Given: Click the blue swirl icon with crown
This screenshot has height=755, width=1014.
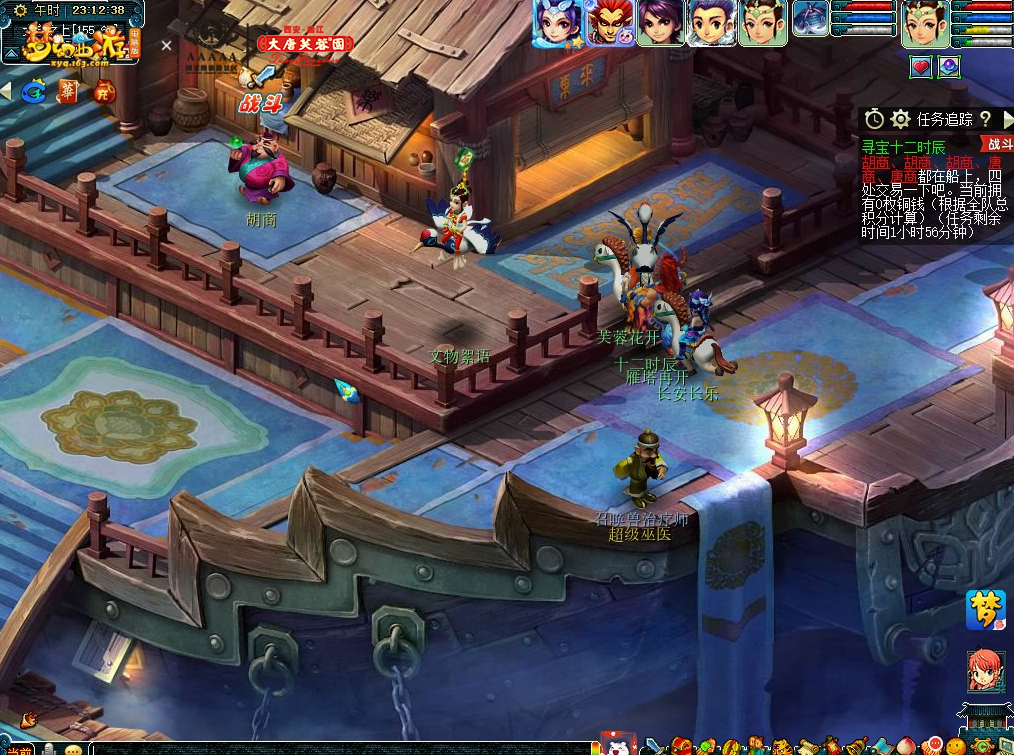Looking at the screenshot, I should pos(33,92).
